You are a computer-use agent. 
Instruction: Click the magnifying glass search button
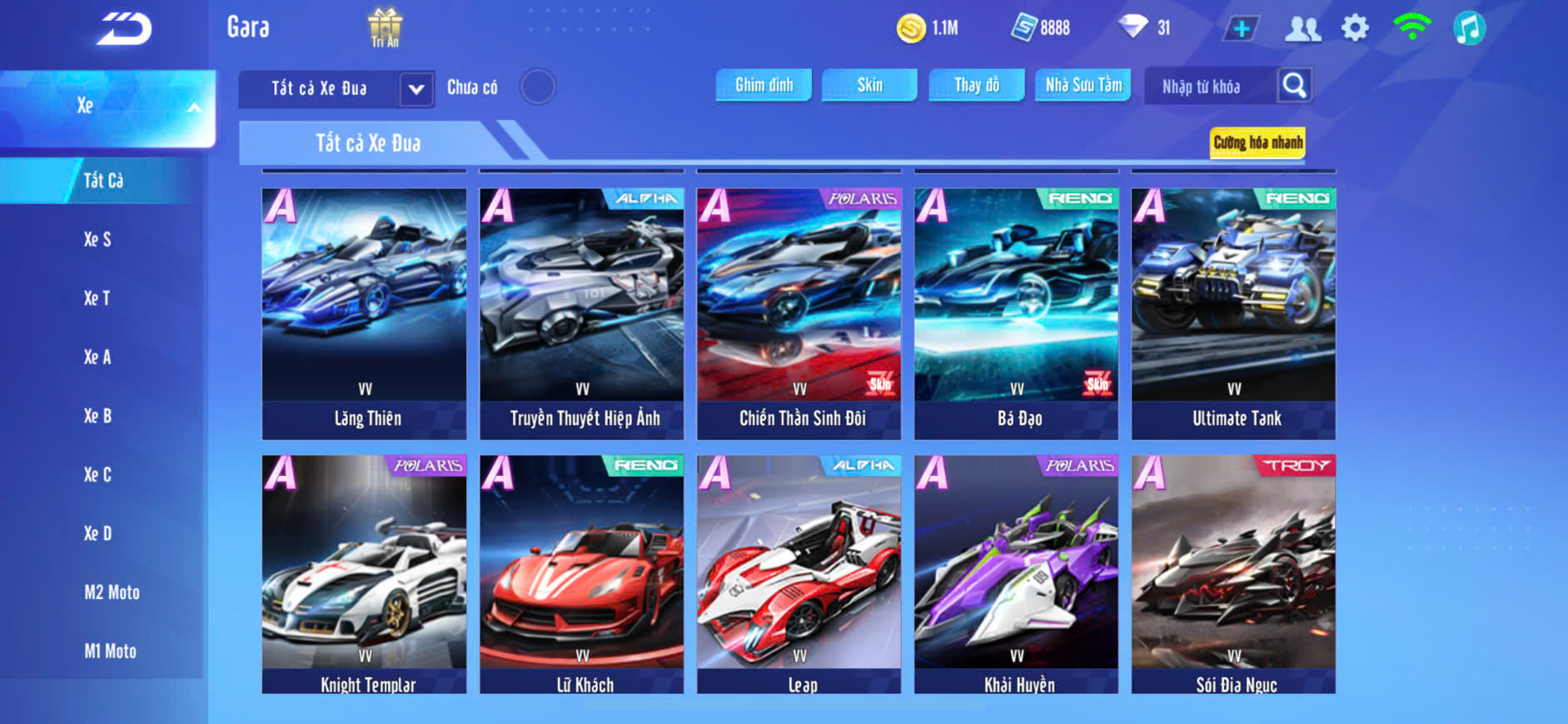pyautogui.click(x=1294, y=85)
